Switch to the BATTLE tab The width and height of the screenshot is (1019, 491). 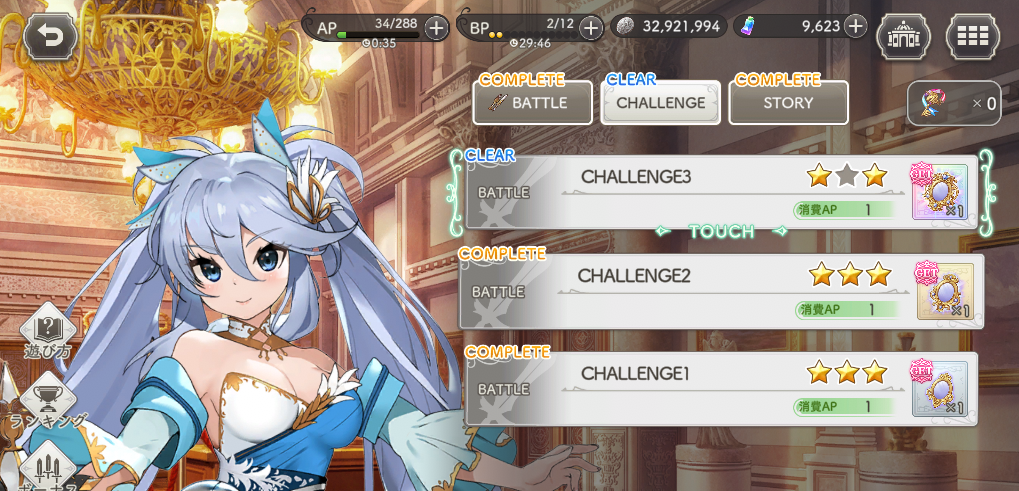(532, 103)
